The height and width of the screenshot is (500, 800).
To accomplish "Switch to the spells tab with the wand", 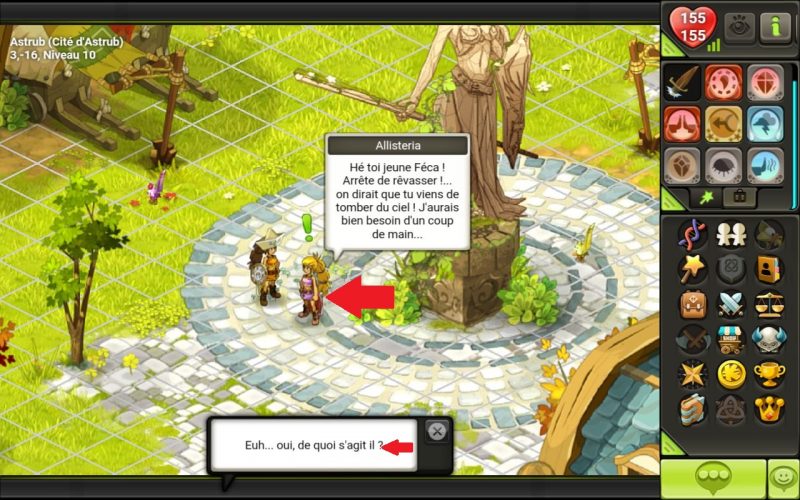I will tap(704, 196).
